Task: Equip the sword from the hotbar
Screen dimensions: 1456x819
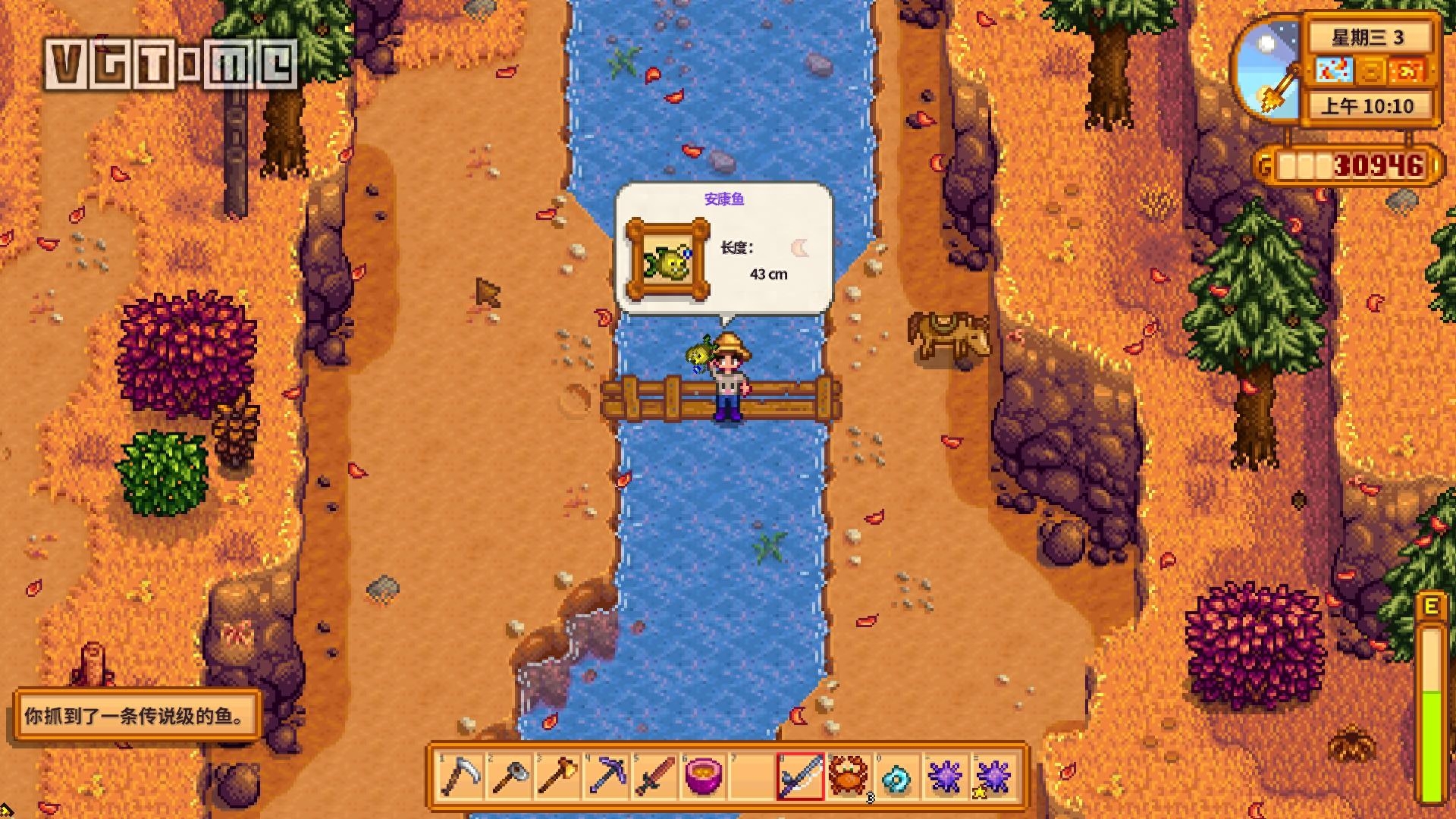Action: click(x=654, y=777)
